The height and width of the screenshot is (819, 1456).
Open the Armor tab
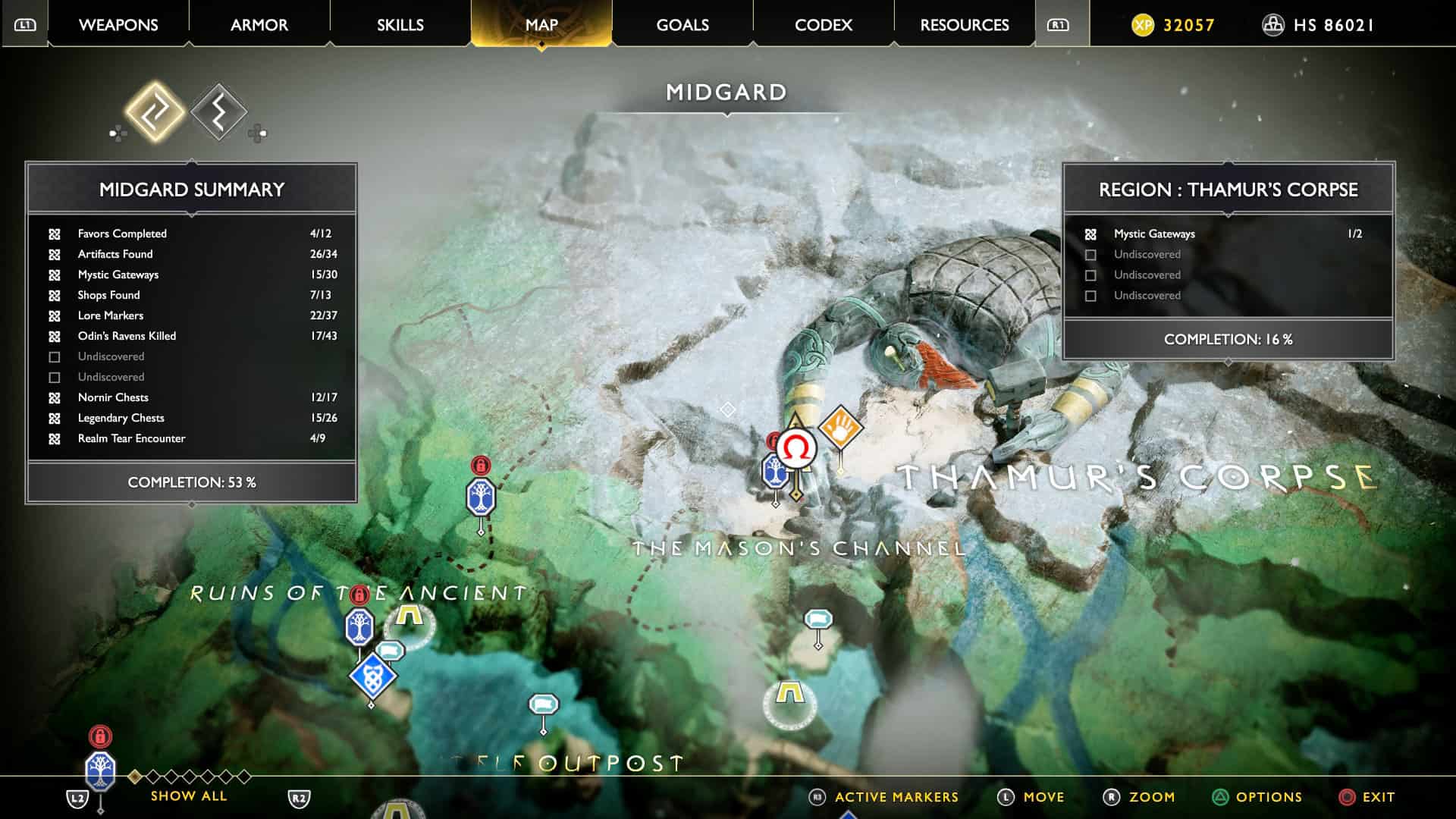pos(259,25)
